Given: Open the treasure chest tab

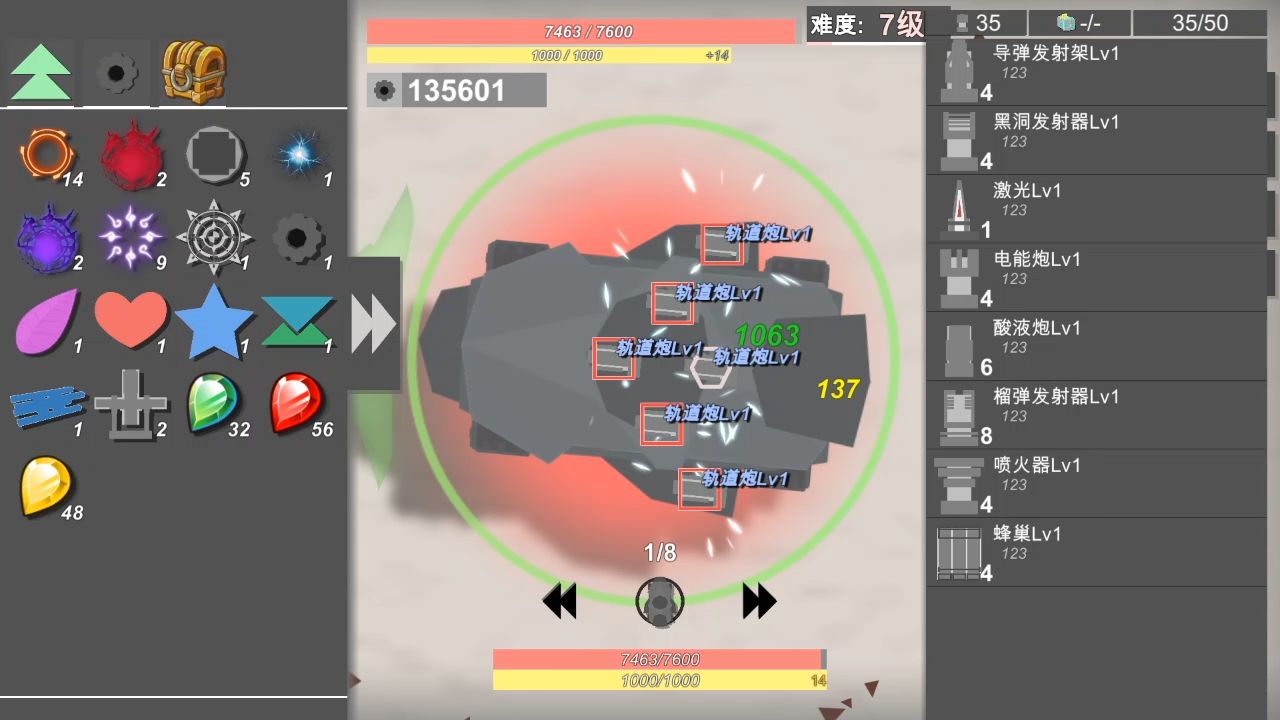Looking at the screenshot, I should [191, 73].
